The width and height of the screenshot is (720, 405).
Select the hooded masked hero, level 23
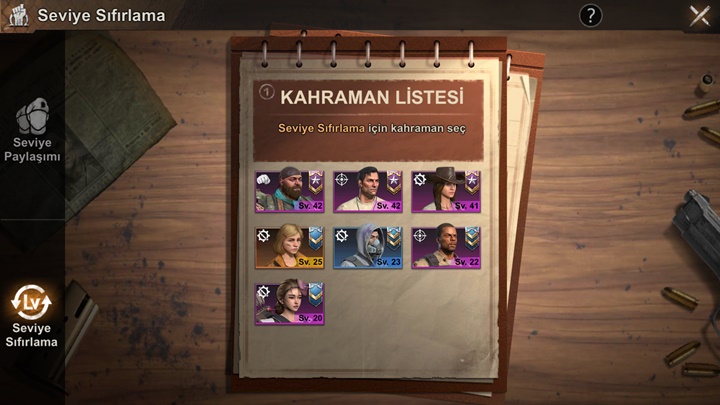(x=368, y=247)
